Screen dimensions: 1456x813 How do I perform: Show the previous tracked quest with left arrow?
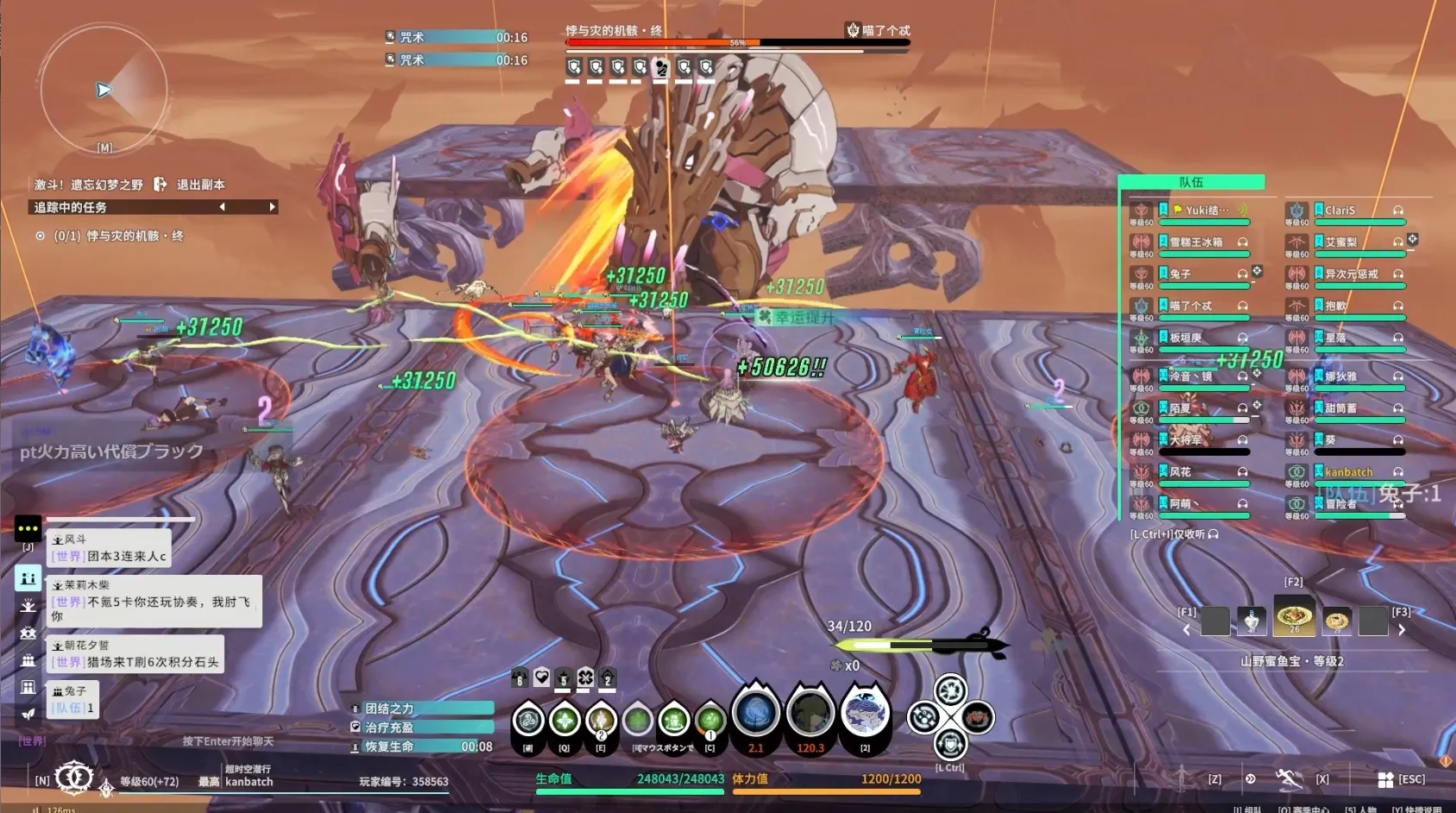tap(222, 207)
